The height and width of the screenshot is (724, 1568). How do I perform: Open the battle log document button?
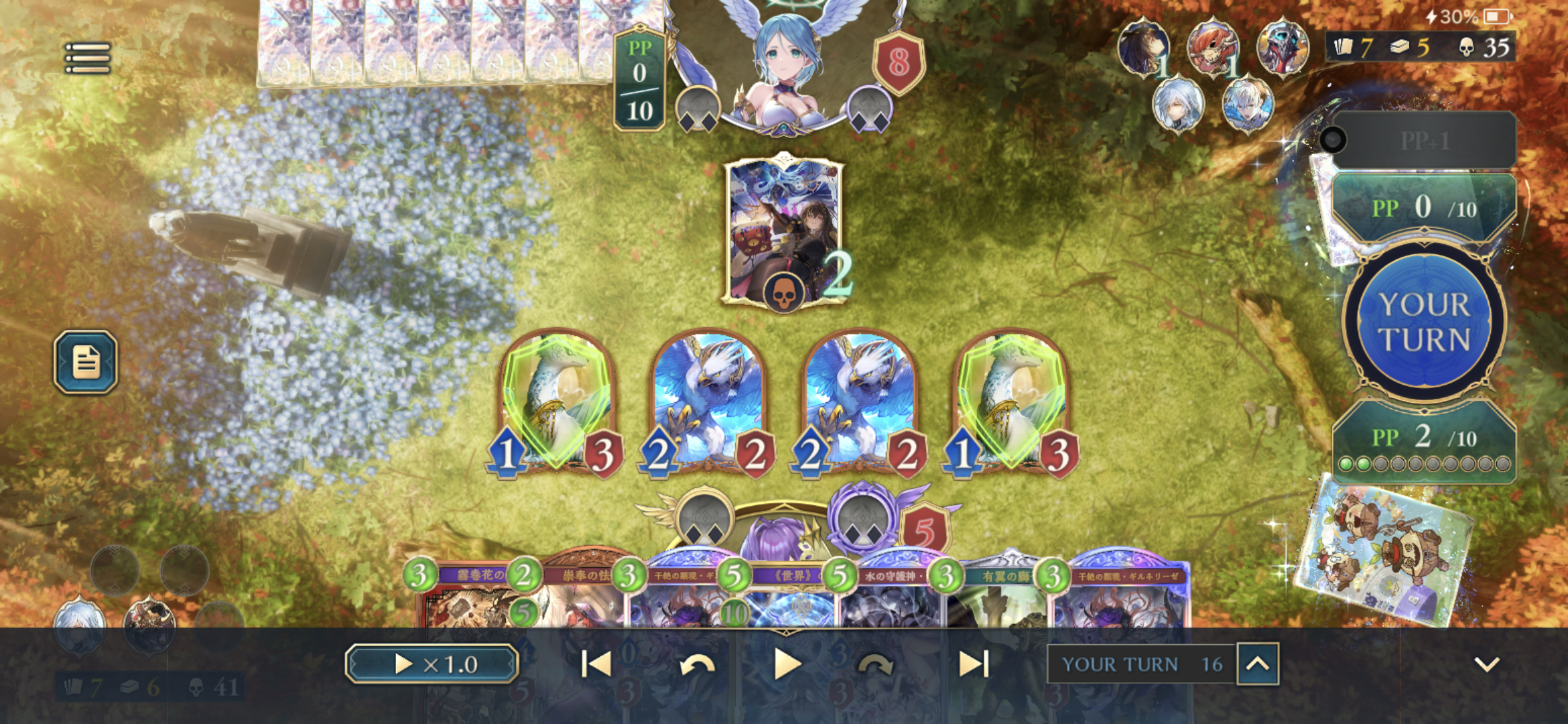coord(86,362)
